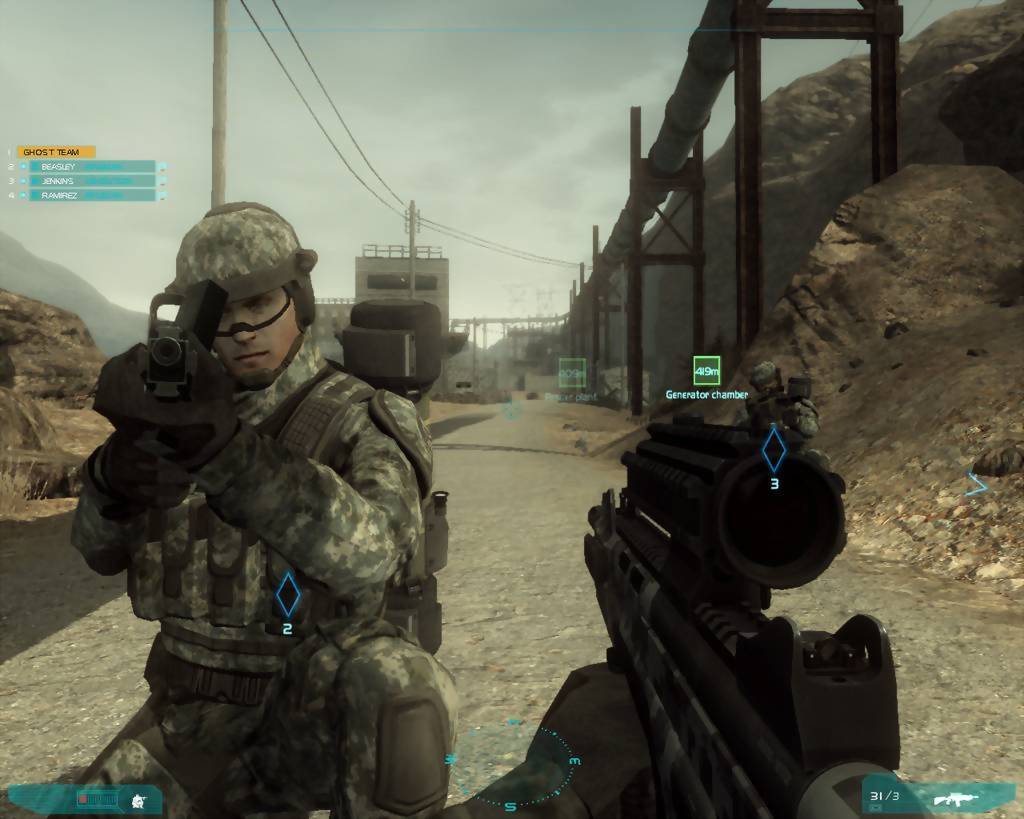The image size is (1024, 819).
Task: Click the compass radar dial
Action: pos(511,764)
